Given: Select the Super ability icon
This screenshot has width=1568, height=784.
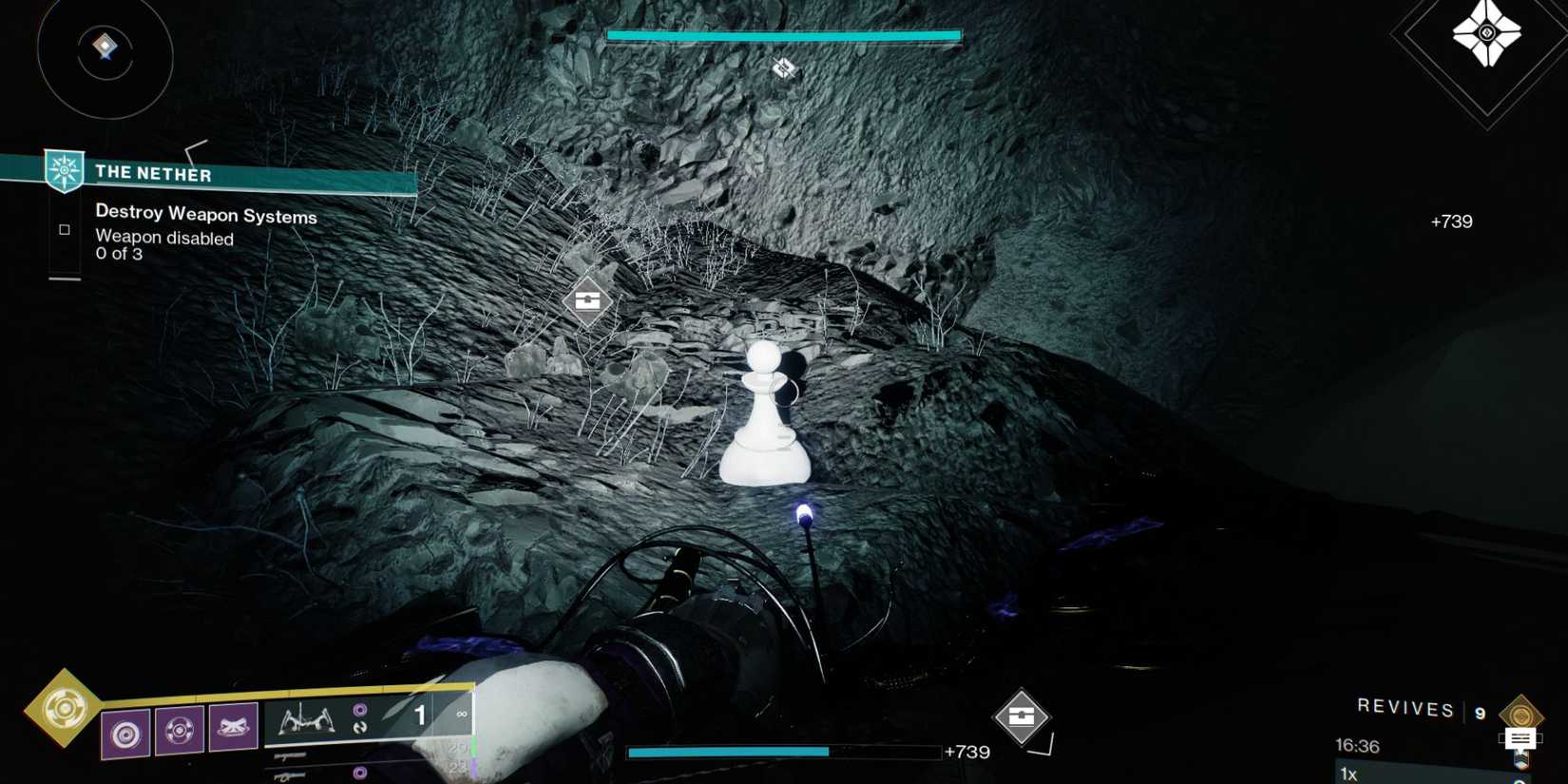Looking at the screenshot, I should [x=65, y=709].
